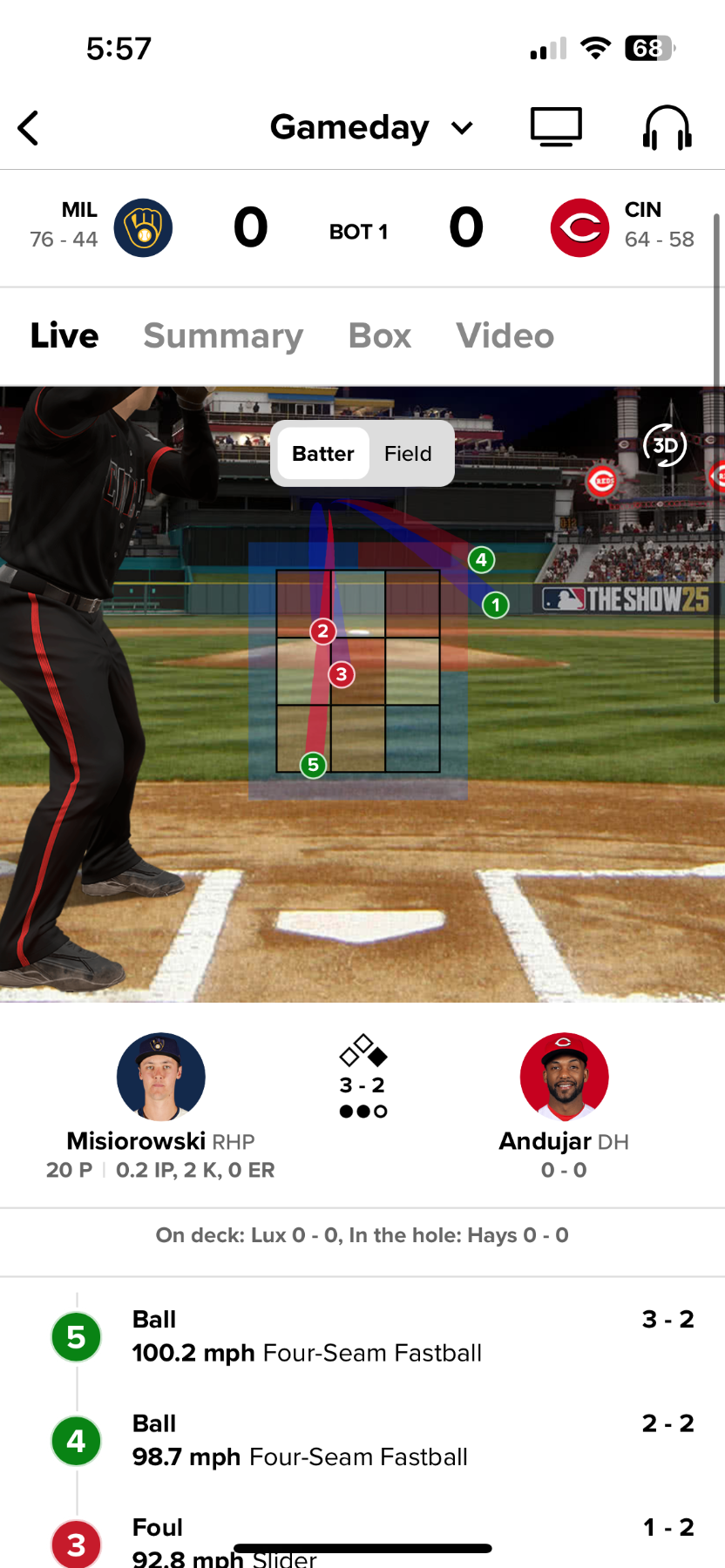Activate the 3D view button
This screenshot has width=725, height=1568.
click(x=665, y=446)
